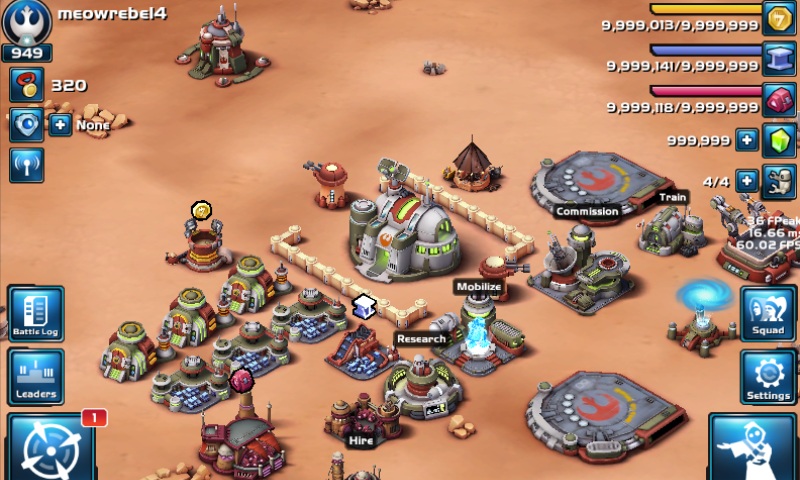
Task: Click the medals count icon
Action: click(26, 85)
